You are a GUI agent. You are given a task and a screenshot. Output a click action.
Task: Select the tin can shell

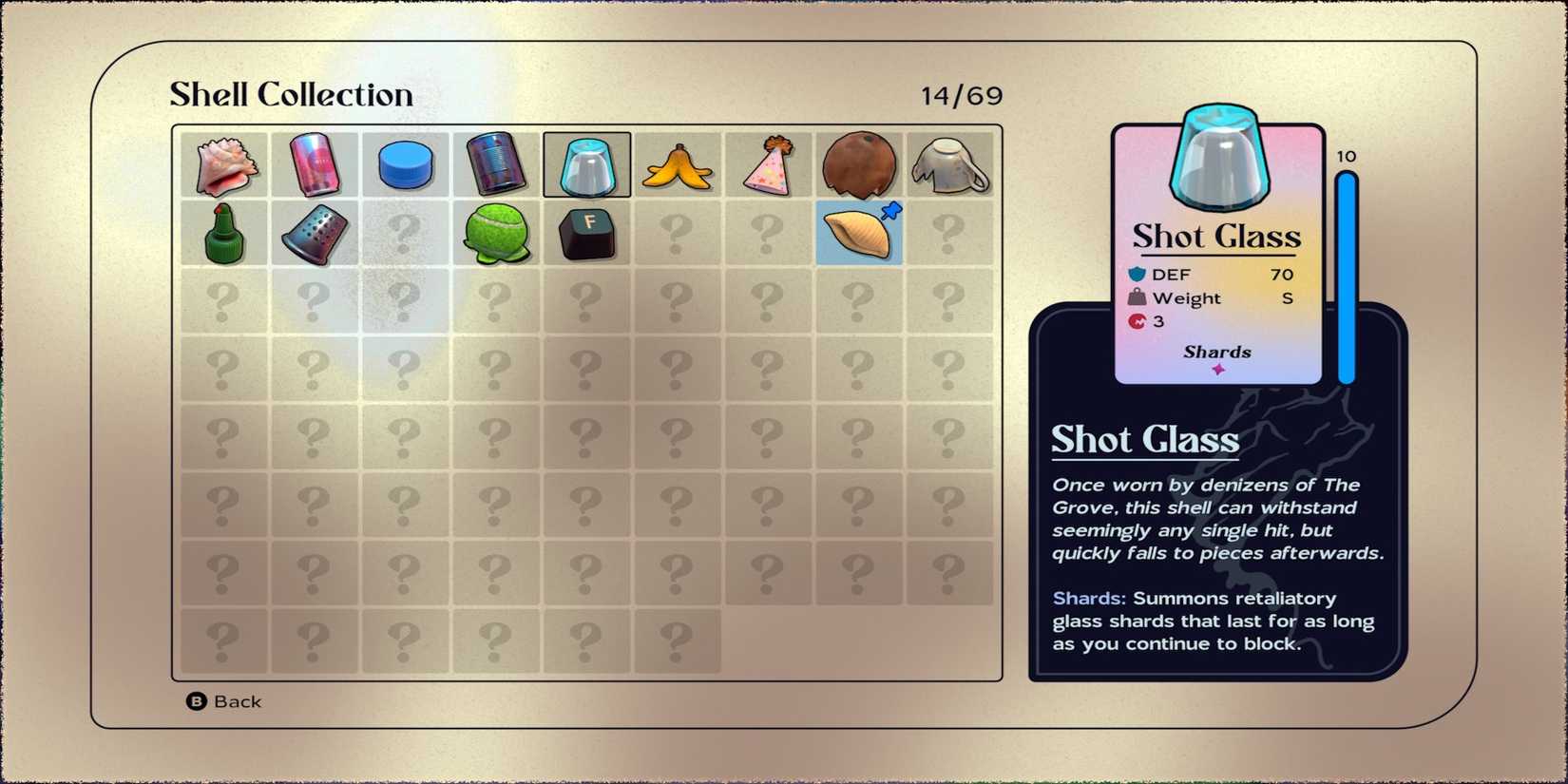pos(497,164)
